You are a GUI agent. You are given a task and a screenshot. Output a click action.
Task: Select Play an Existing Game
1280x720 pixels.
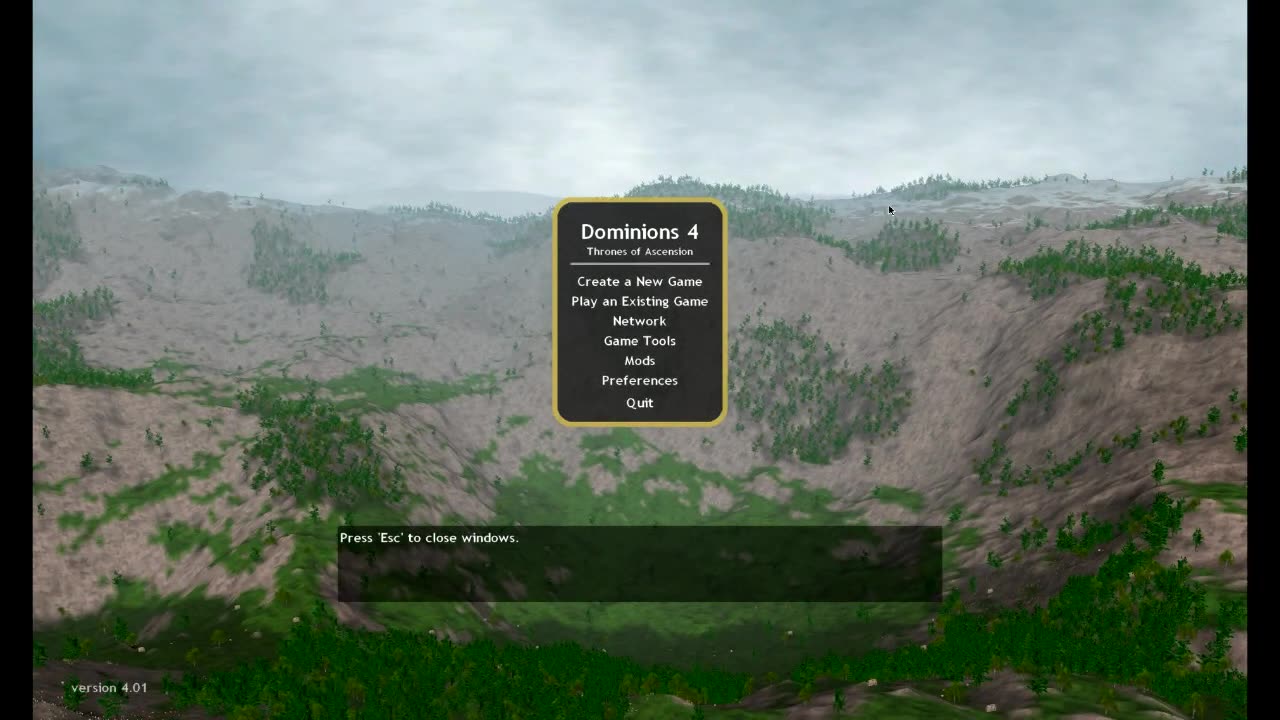639,301
